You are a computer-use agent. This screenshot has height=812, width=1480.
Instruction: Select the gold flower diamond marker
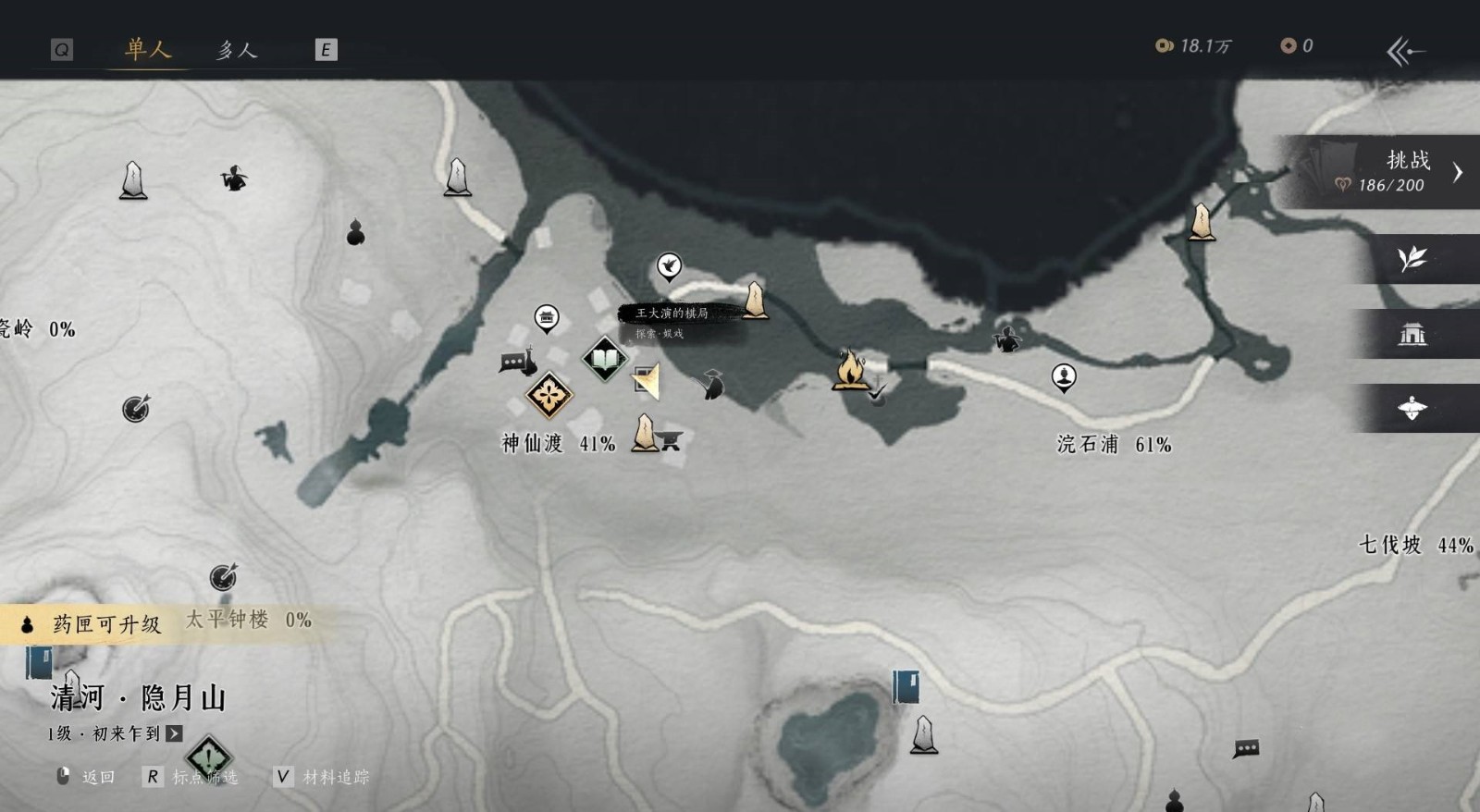pos(549,396)
